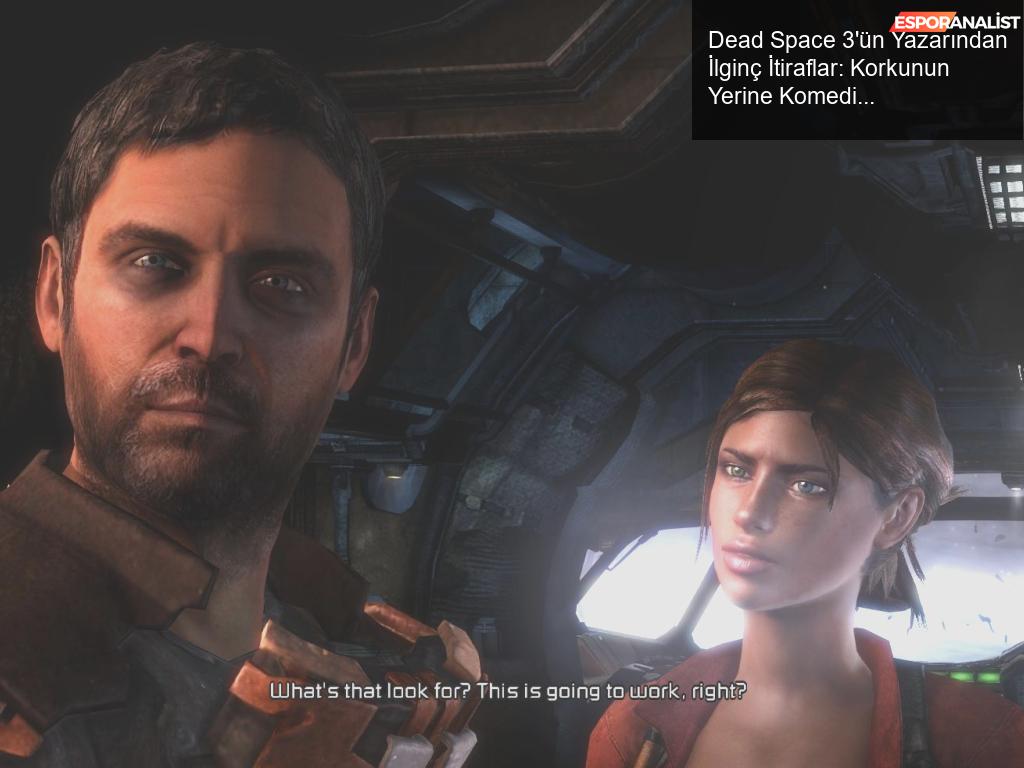
Task: Click the ESPORANALIST logo
Action: pos(955,21)
